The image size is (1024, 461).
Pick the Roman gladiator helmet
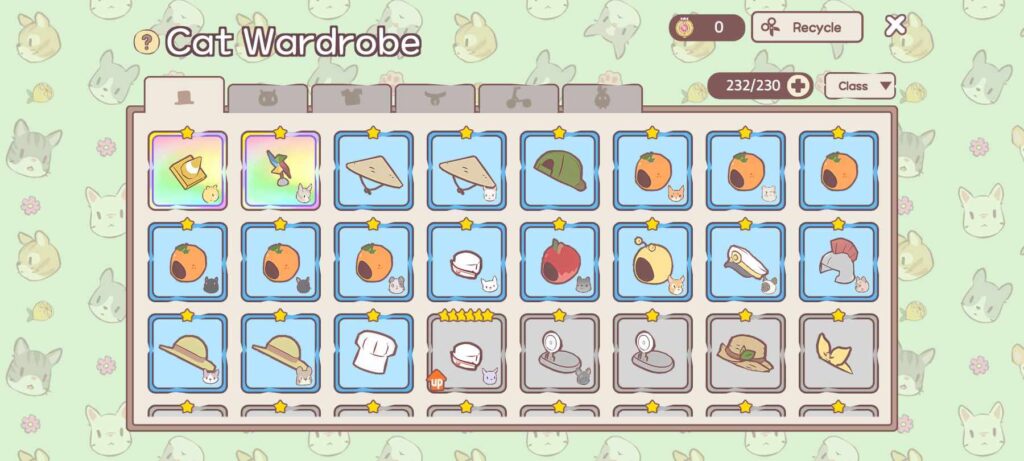(x=839, y=262)
